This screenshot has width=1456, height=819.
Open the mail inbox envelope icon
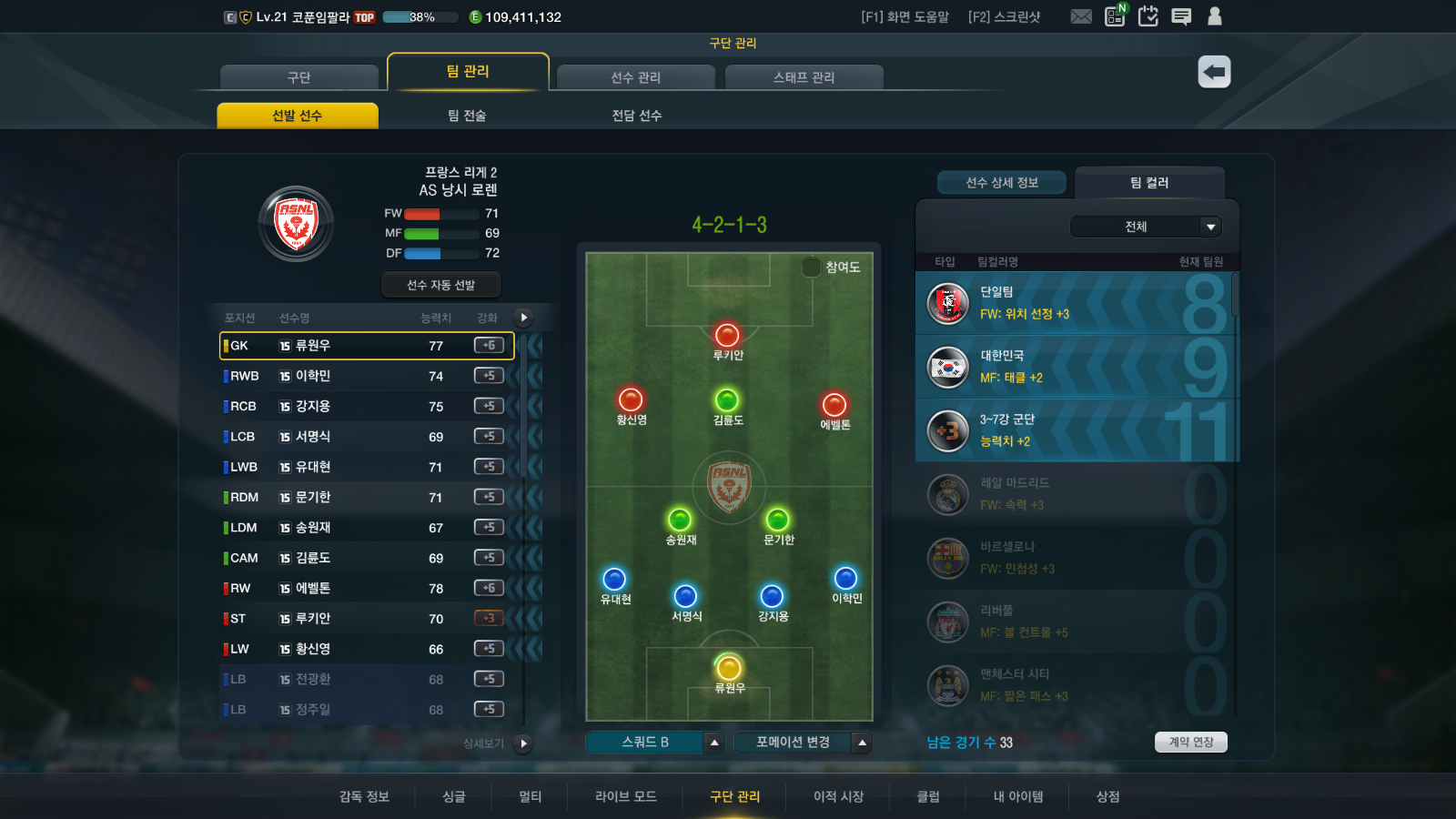(1081, 15)
